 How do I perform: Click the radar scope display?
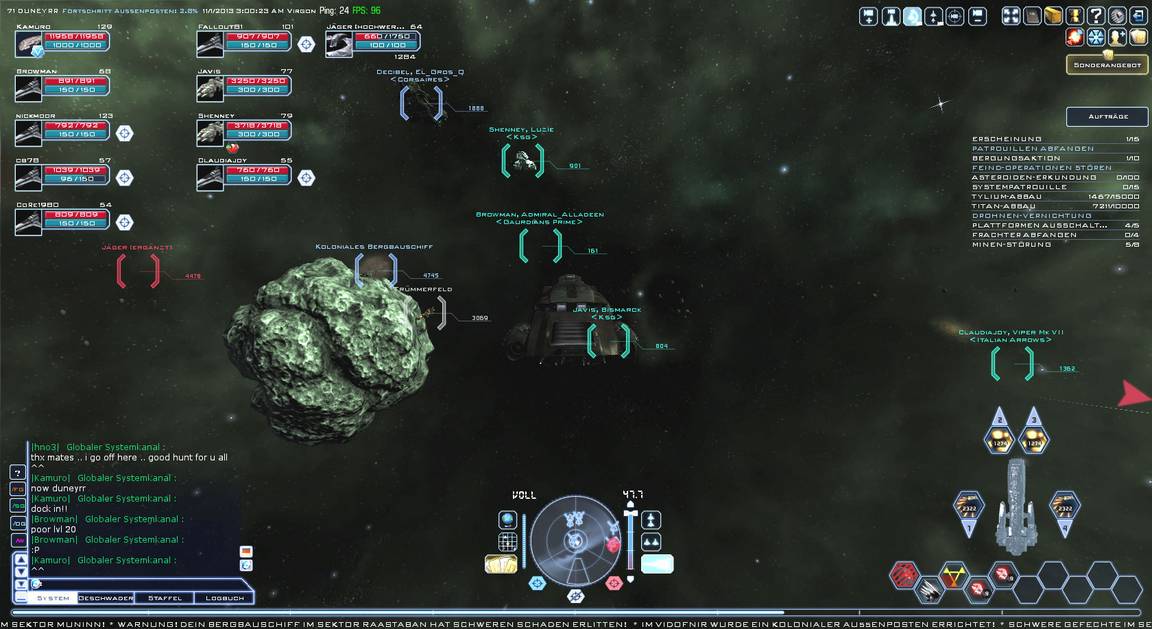574,541
